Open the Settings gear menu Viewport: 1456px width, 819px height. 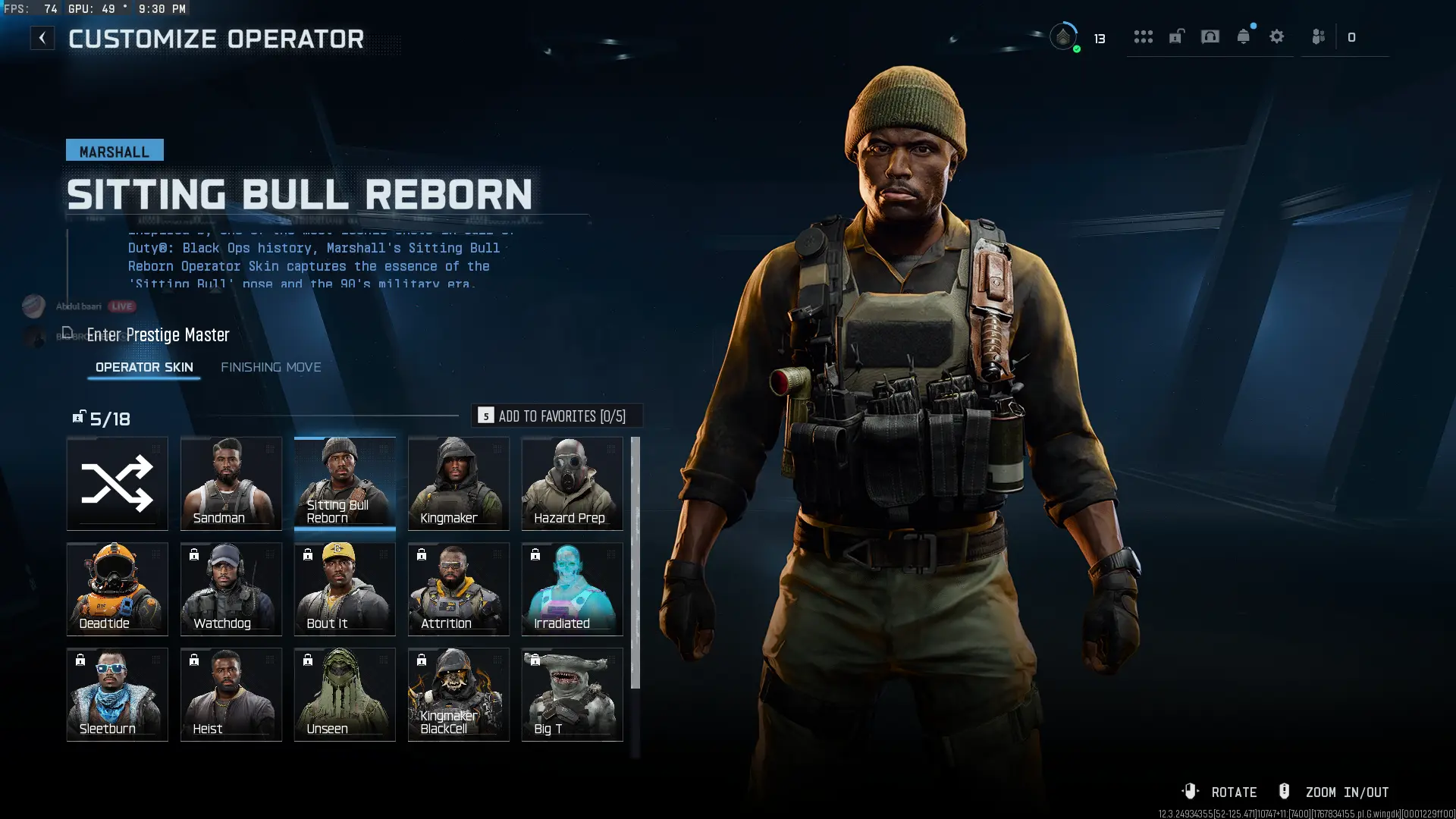tap(1277, 36)
